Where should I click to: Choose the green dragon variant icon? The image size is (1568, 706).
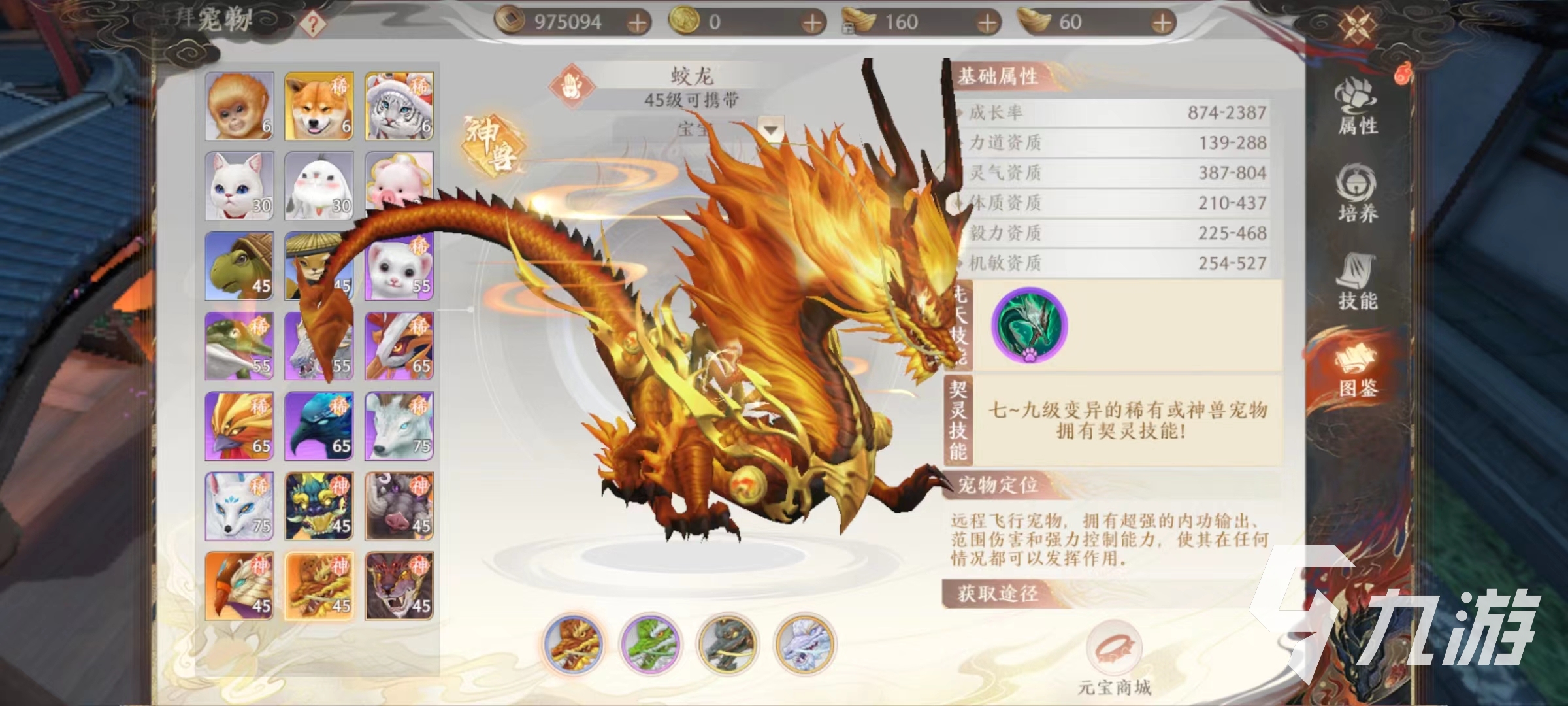point(651,644)
